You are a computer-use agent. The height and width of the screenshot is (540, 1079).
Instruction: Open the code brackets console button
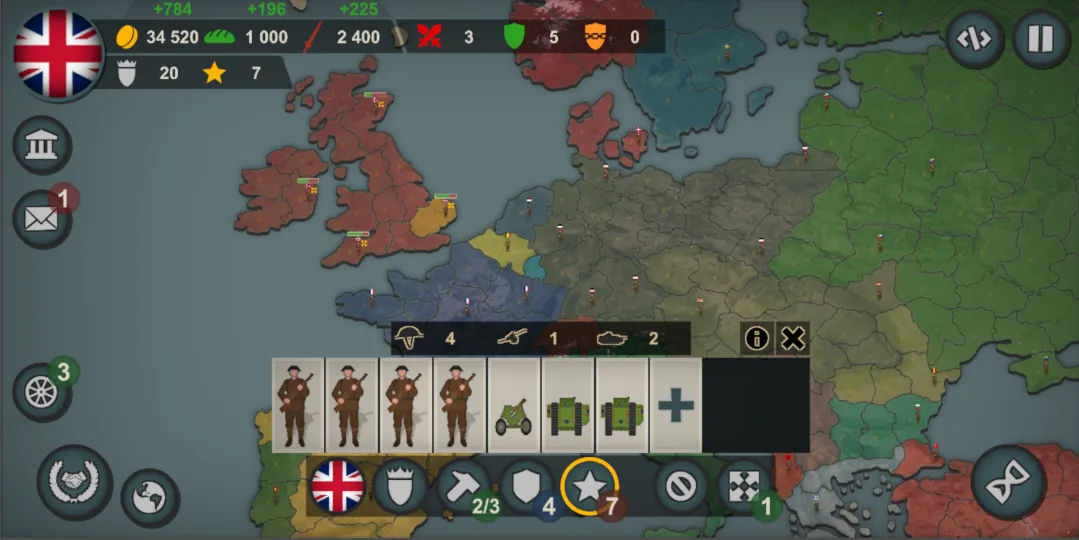click(x=975, y=40)
